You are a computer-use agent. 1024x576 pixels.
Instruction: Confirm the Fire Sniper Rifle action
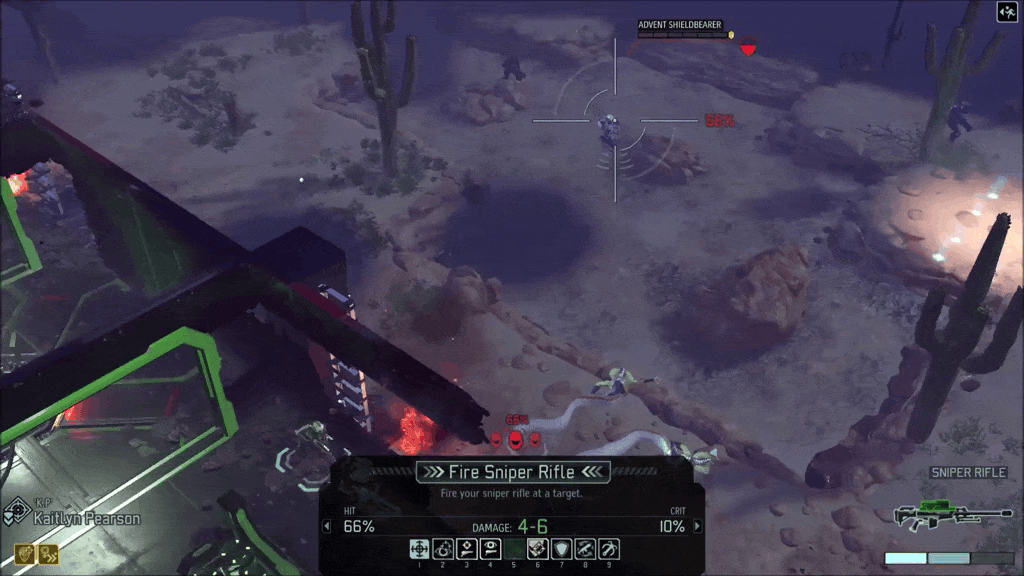[513, 472]
